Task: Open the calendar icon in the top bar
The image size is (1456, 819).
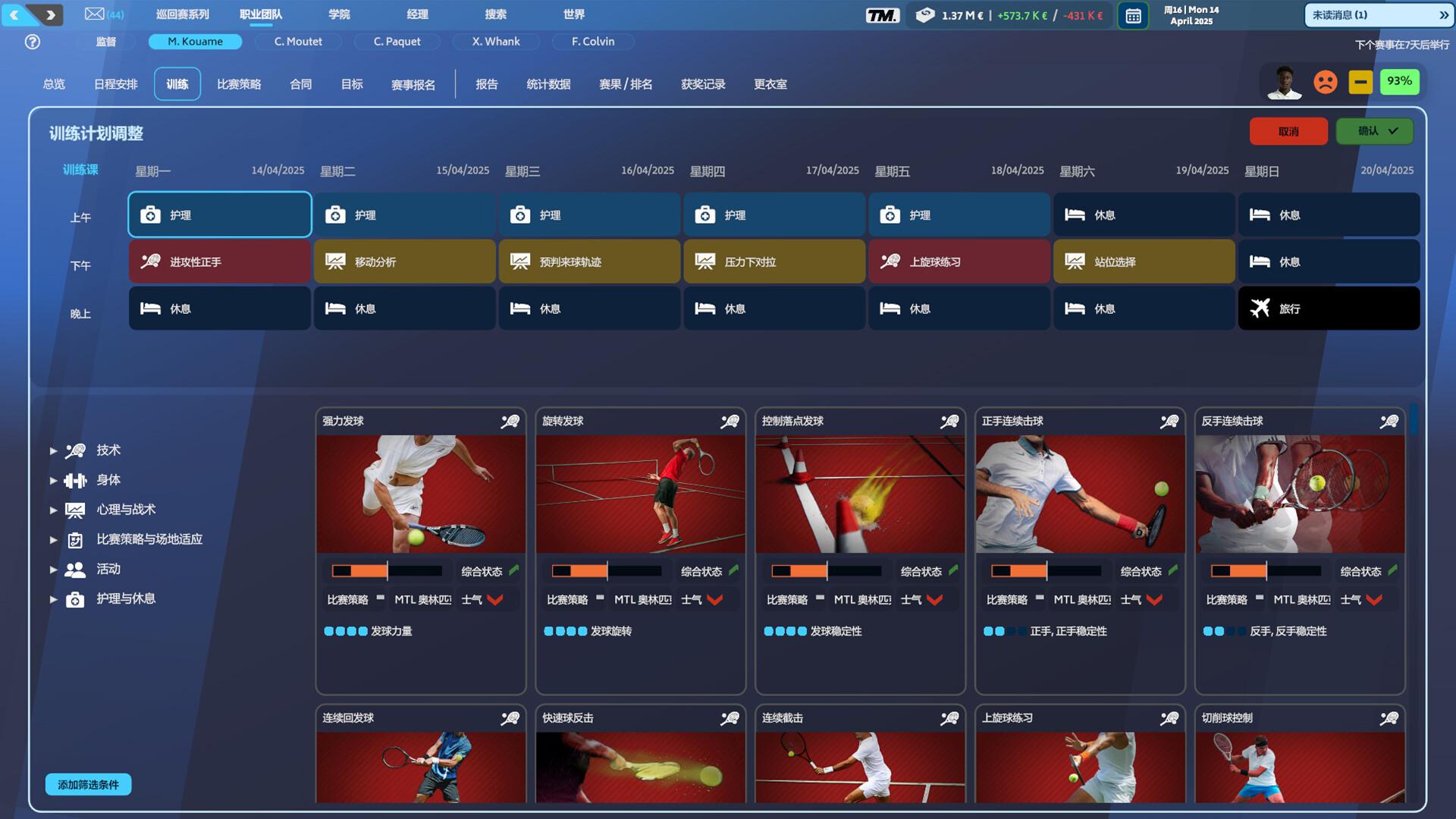Action: click(1133, 14)
